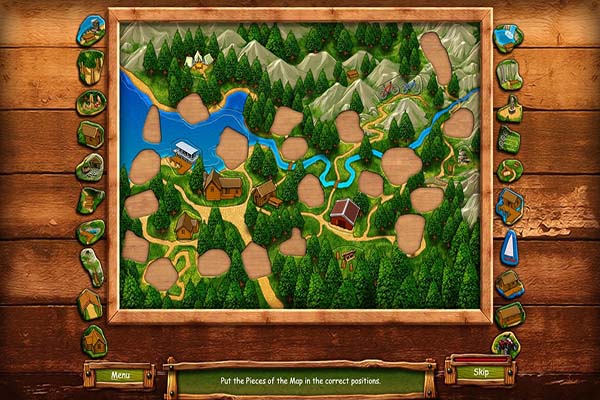Image resolution: width=600 pixels, height=400 pixels.
Task: Skip the map puzzle
Action: [479, 373]
